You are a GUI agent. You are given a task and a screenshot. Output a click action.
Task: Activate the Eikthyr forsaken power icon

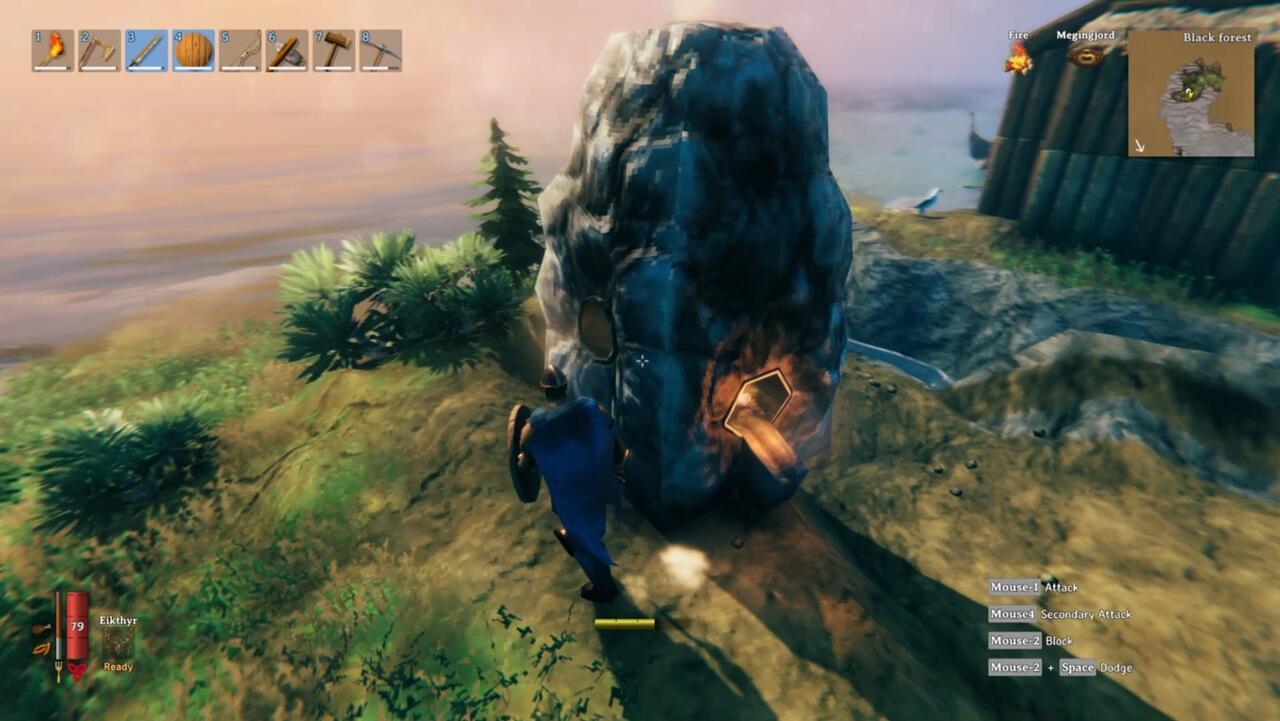pos(119,643)
